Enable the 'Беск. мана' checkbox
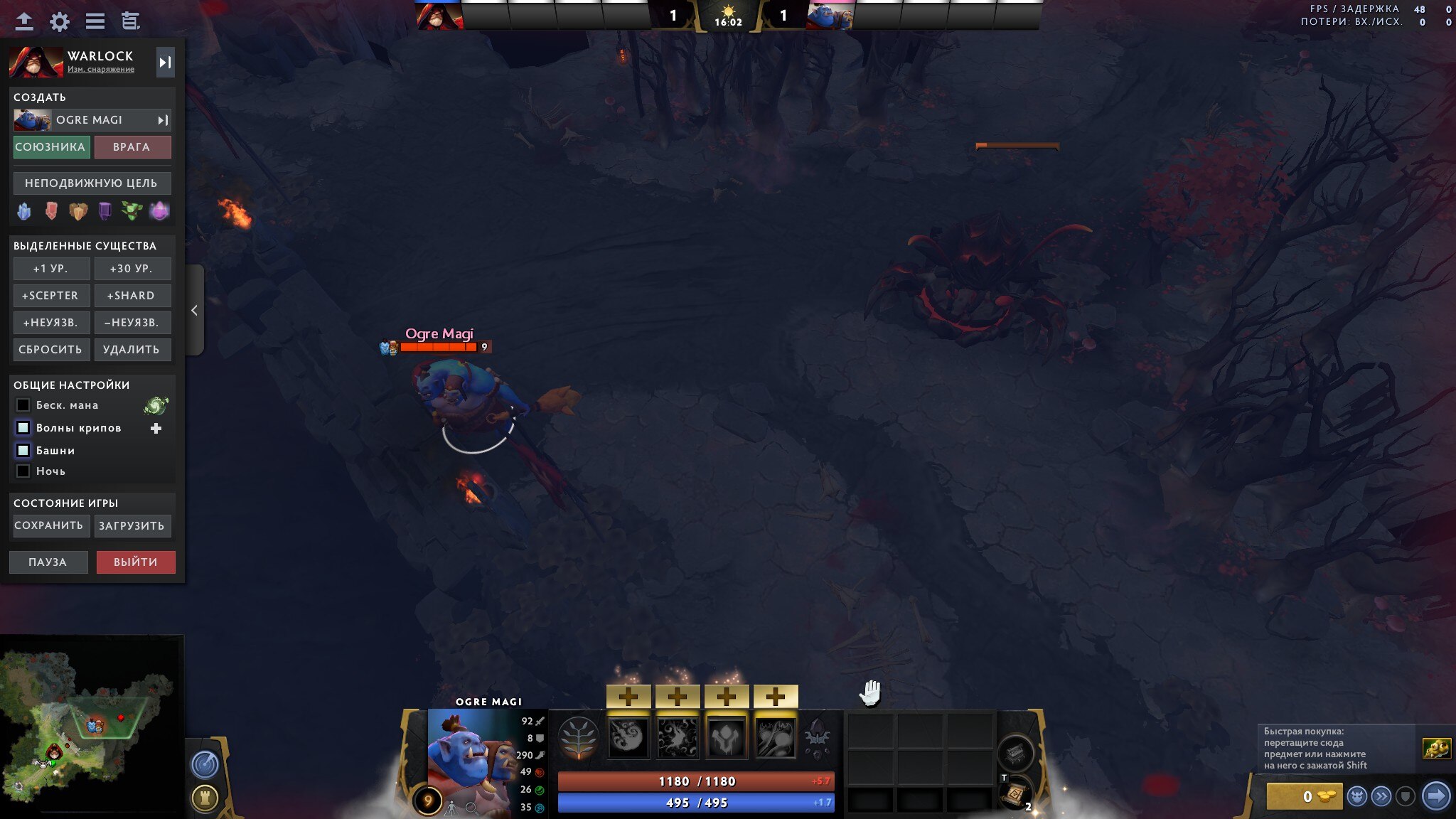The image size is (1456, 819). pyautogui.click(x=23, y=405)
